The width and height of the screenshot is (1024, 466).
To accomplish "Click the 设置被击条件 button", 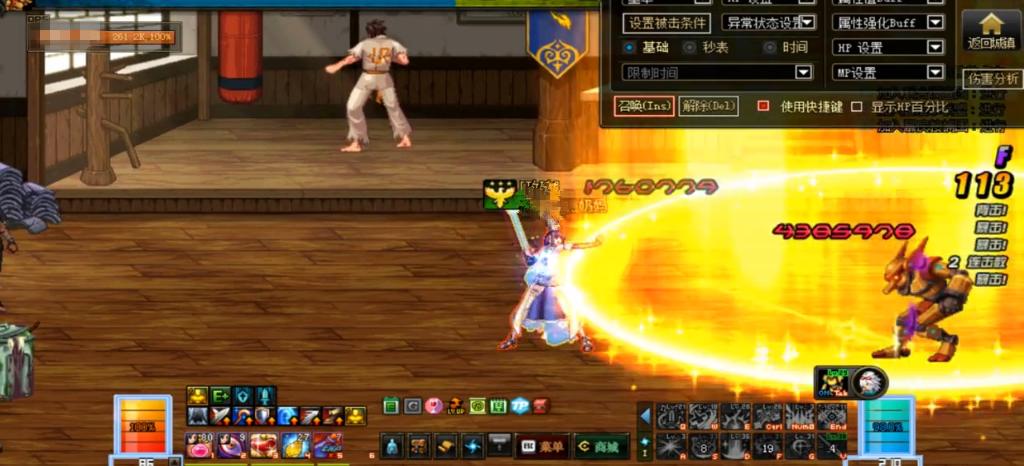I will click(x=665, y=23).
